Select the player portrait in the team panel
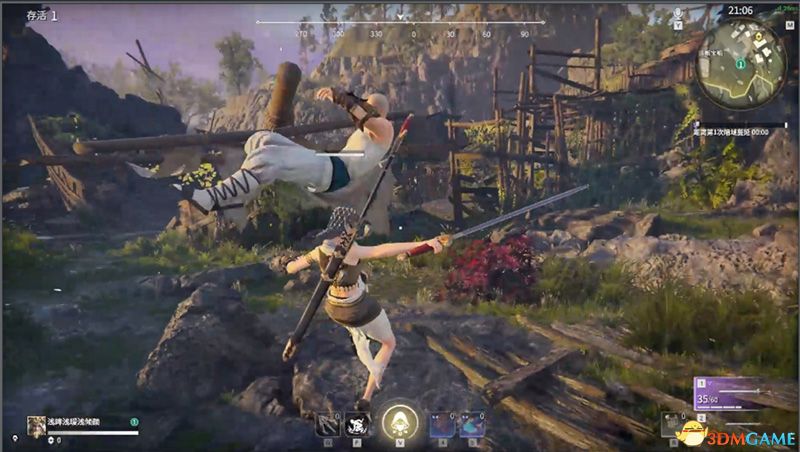This screenshot has height=452, width=800. [36, 424]
